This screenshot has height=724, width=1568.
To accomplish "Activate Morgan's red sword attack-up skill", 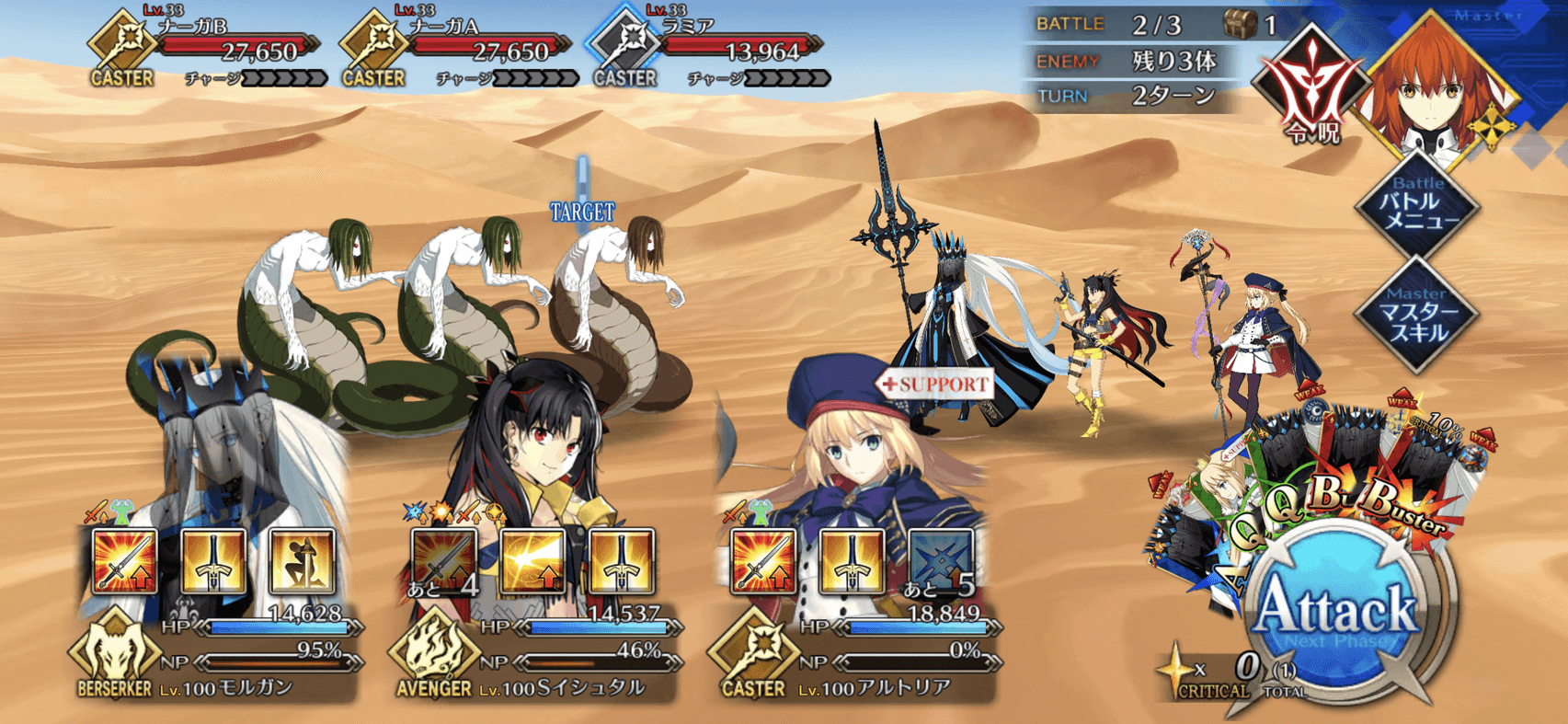I will (125, 561).
